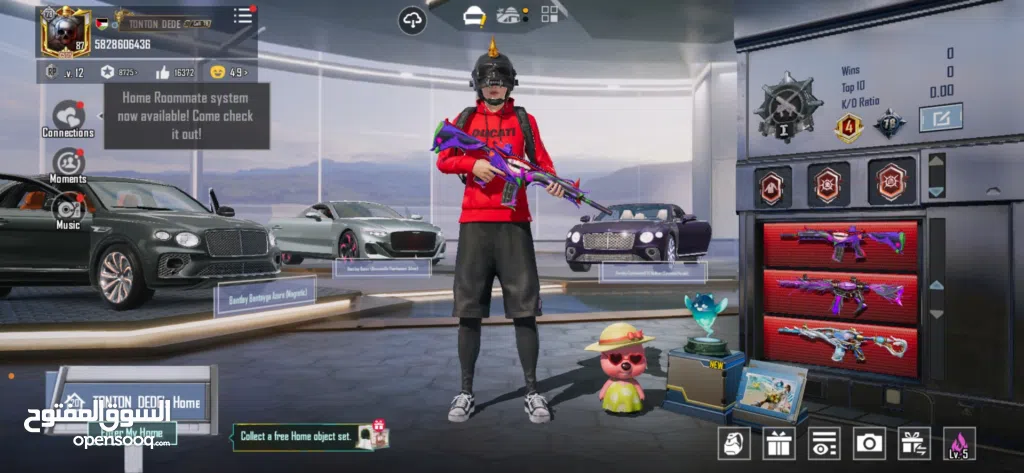The width and height of the screenshot is (1024, 473).
Task: Collect a free Home object set
Action: coord(310,435)
